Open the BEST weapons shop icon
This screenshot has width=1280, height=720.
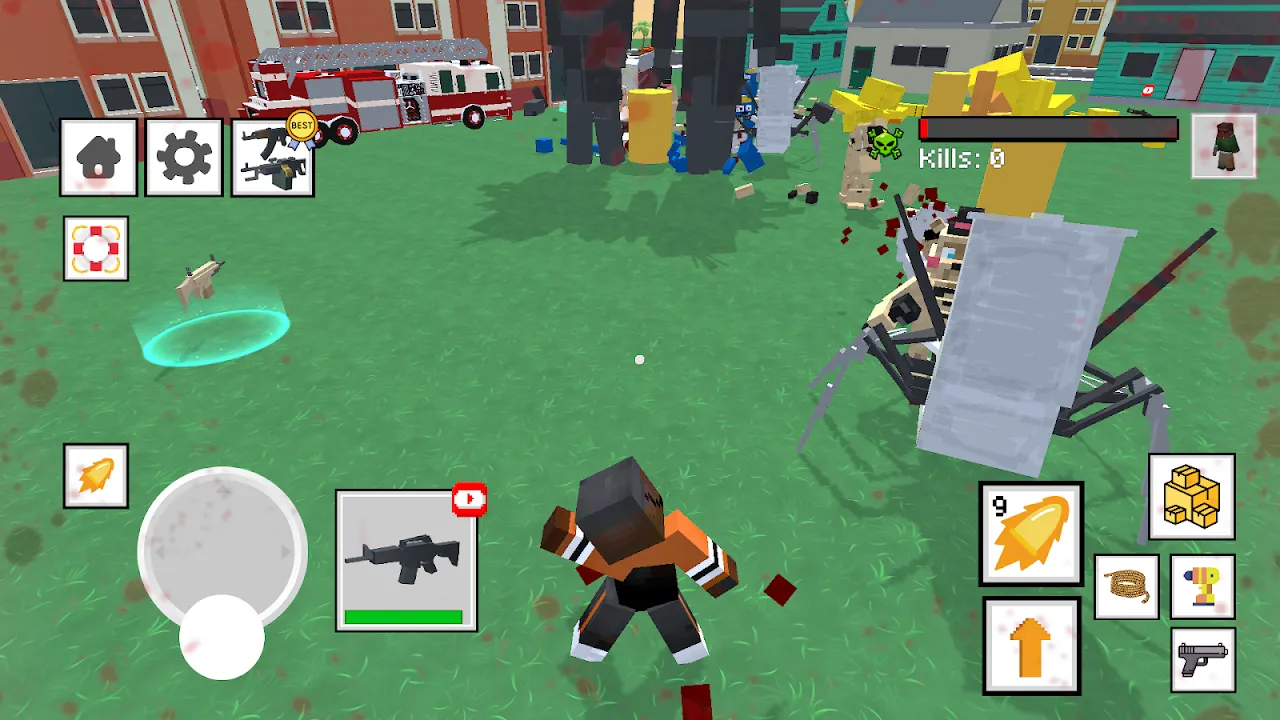click(x=272, y=158)
